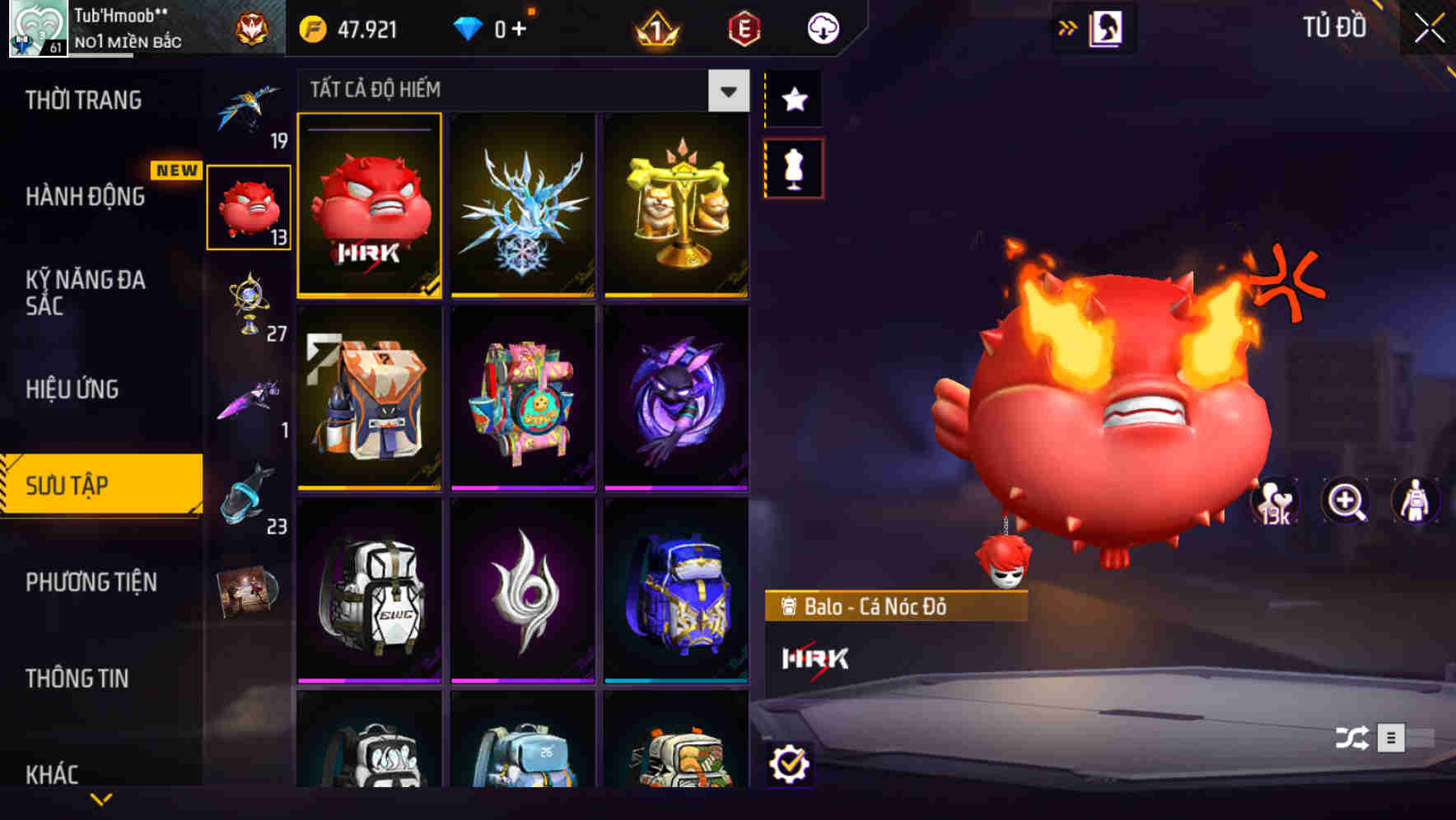Open the cloud download icon in the top bar

click(823, 27)
